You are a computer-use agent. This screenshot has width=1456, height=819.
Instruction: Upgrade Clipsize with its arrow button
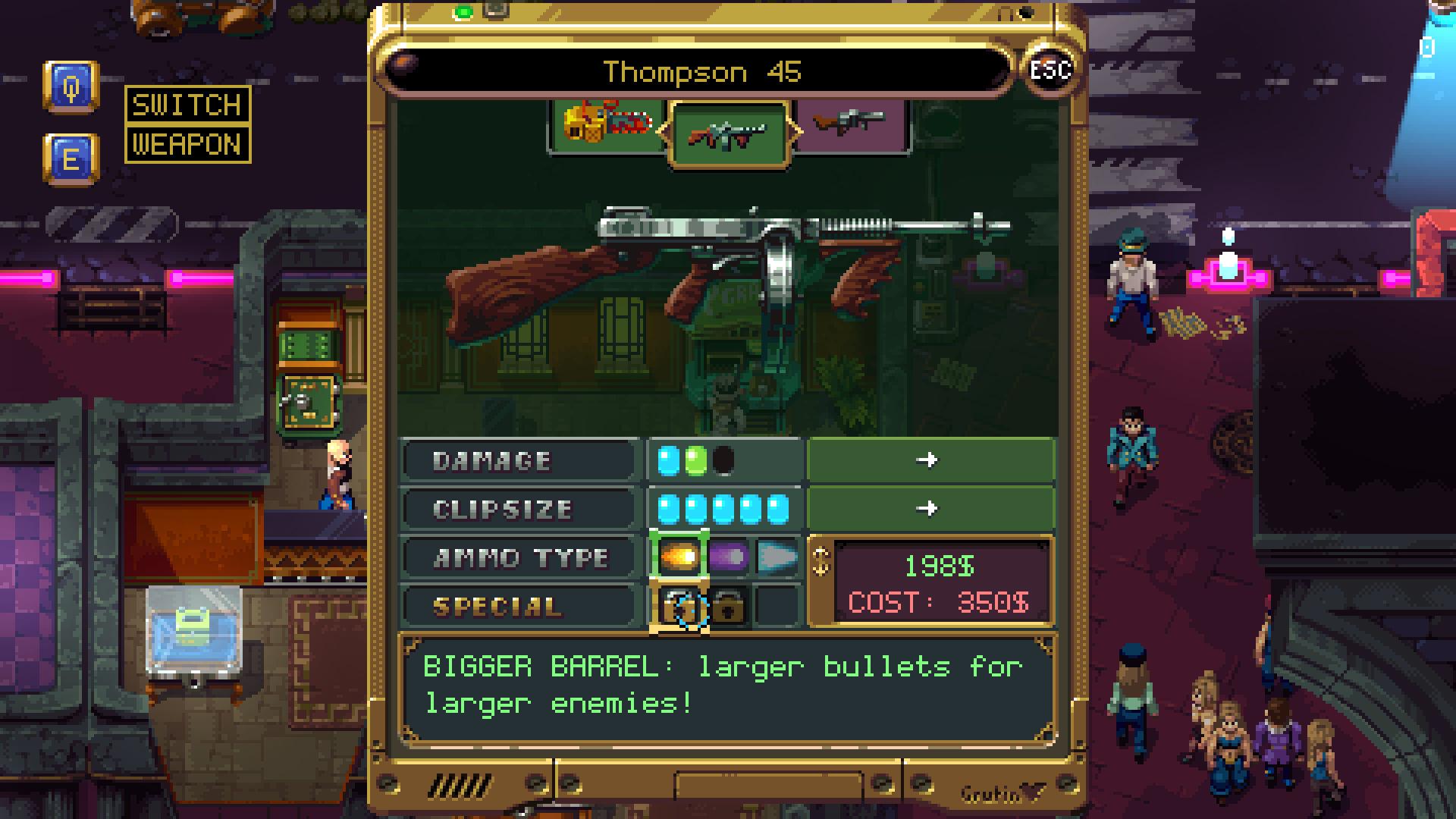coord(930,509)
